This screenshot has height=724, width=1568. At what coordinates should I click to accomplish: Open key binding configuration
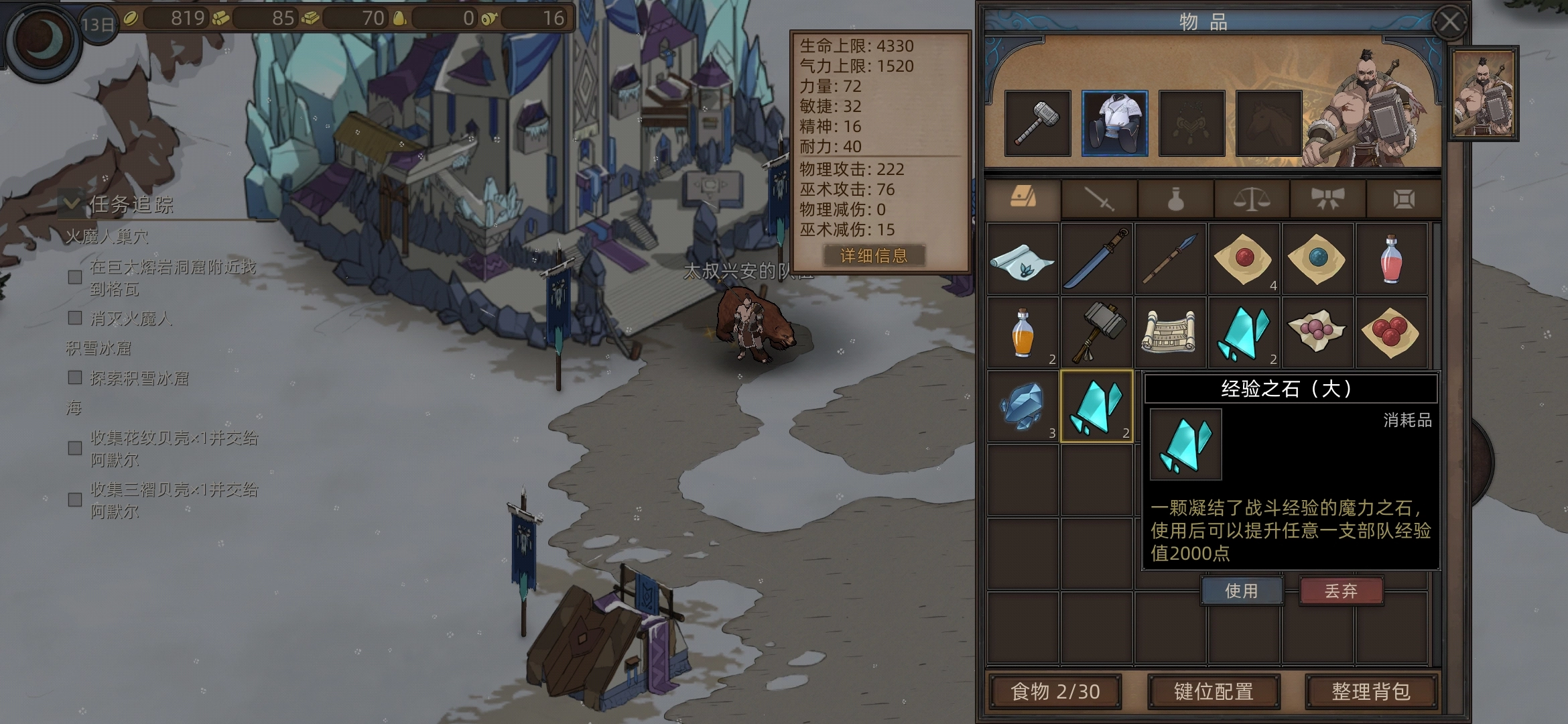click(1214, 691)
